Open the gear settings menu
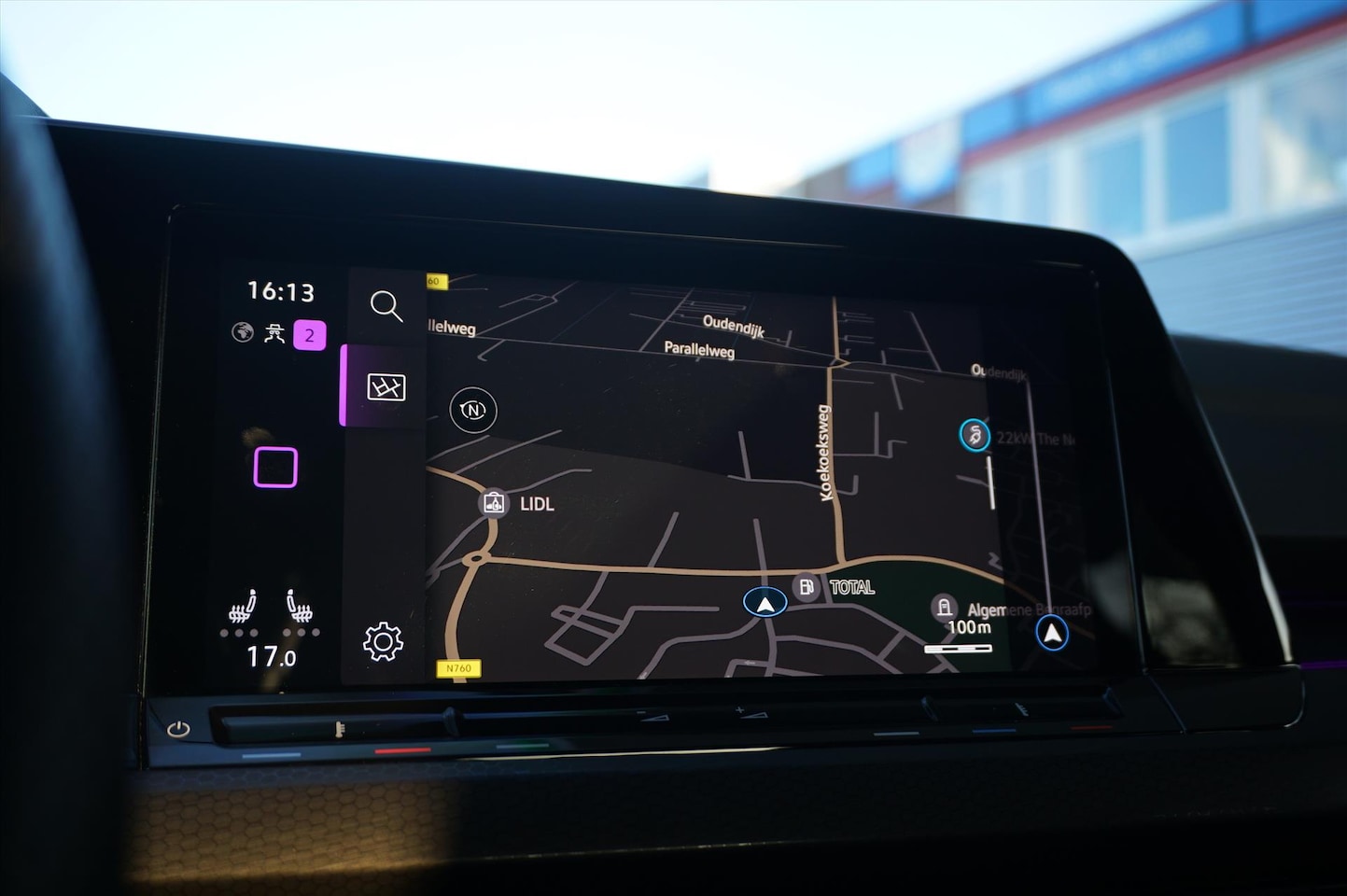 [383, 641]
